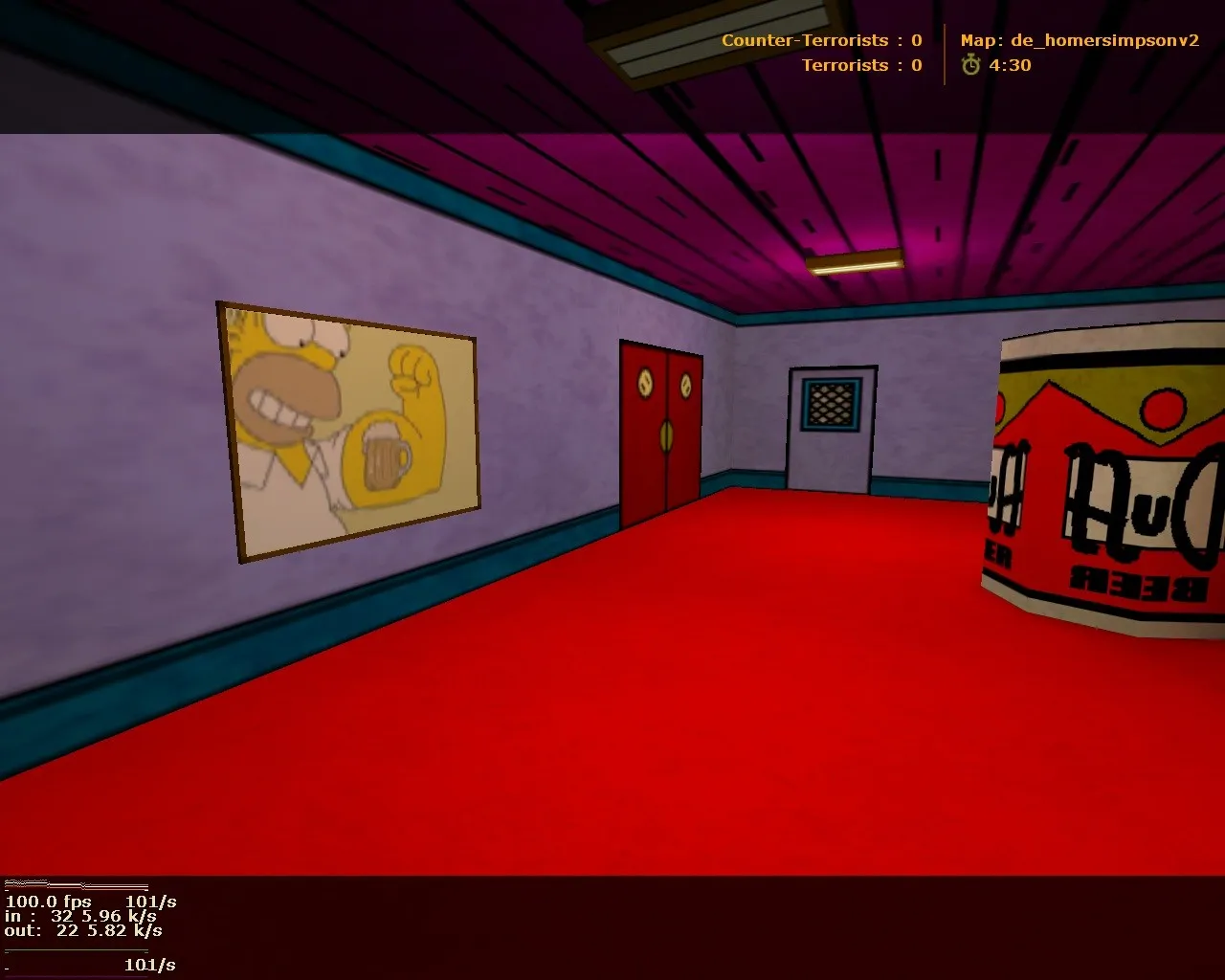This screenshot has width=1225, height=980.
Task: Click the 100.0 fps readout text
Action: pyautogui.click(x=46, y=902)
